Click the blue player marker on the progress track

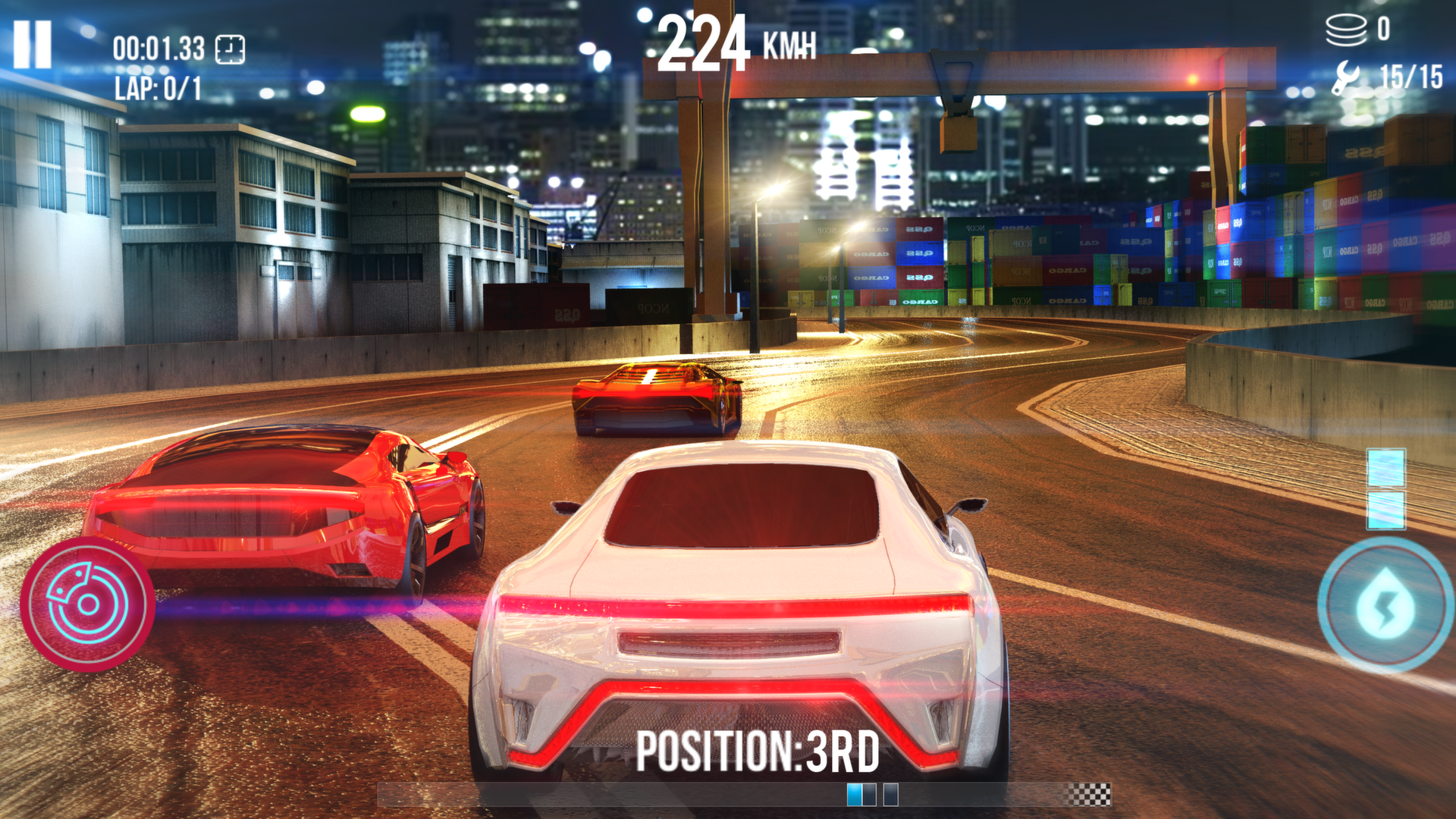coord(854,796)
